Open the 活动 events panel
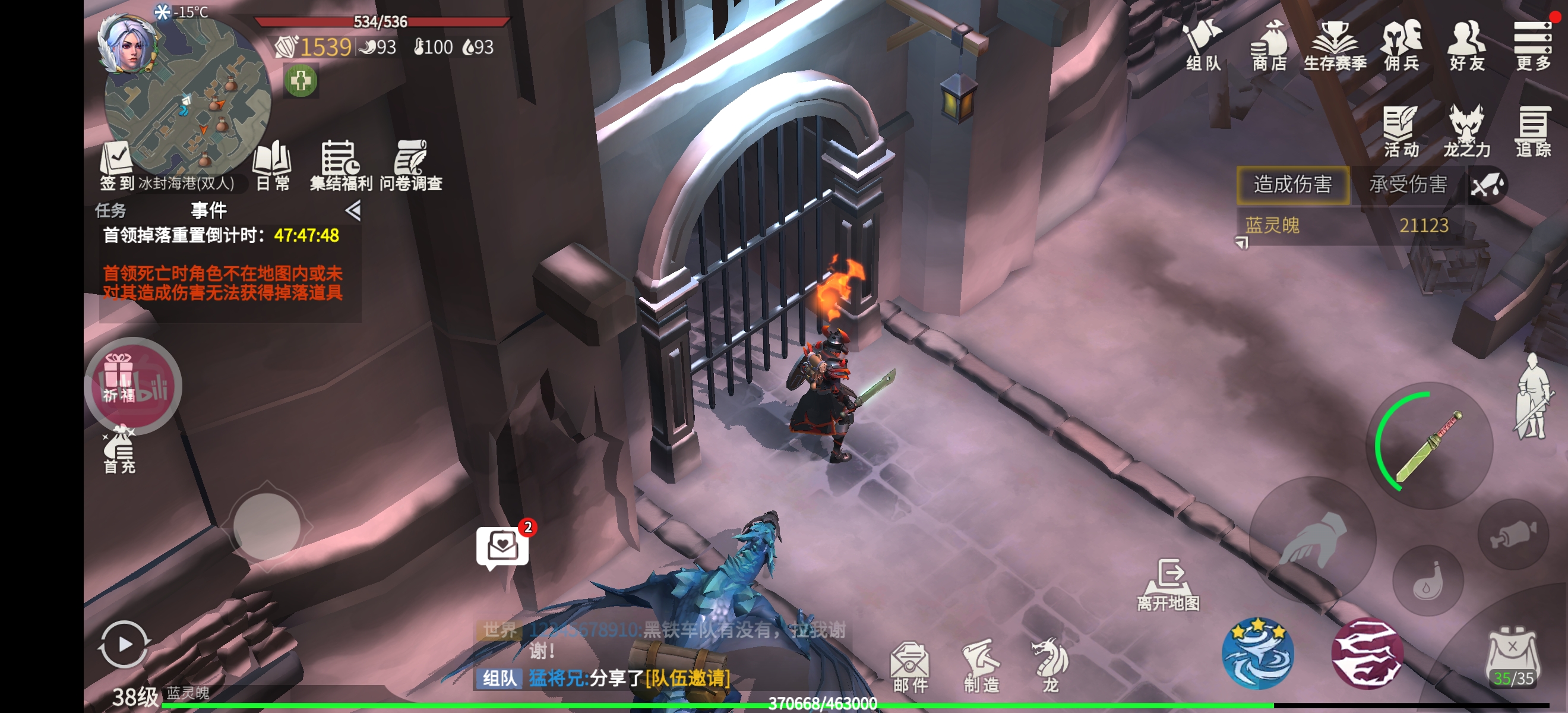Image resolution: width=1568 pixels, height=713 pixels. [x=1401, y=132]
